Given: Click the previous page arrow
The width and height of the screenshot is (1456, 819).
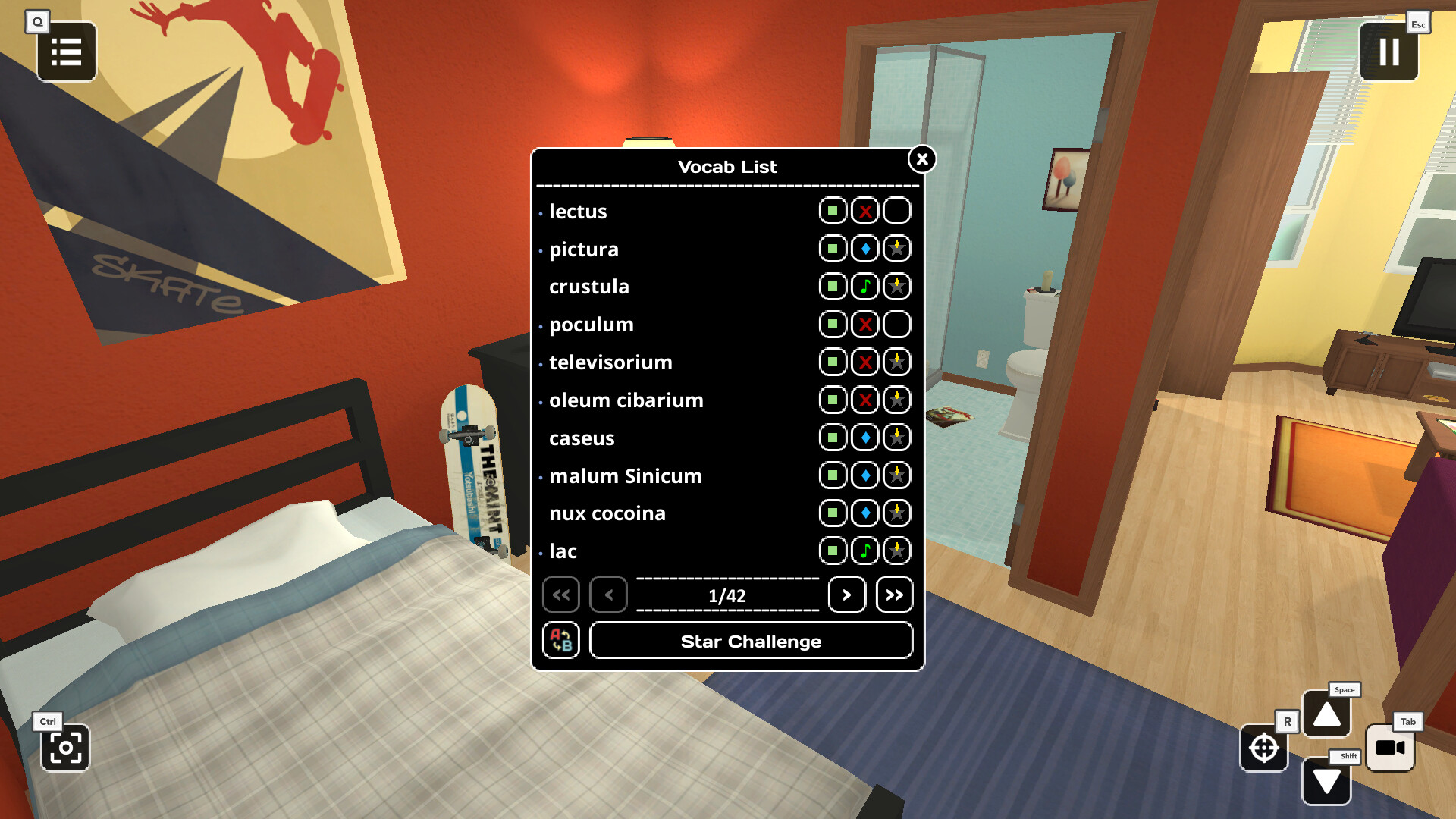Looking at the screenshot, I should pos(608,595).
